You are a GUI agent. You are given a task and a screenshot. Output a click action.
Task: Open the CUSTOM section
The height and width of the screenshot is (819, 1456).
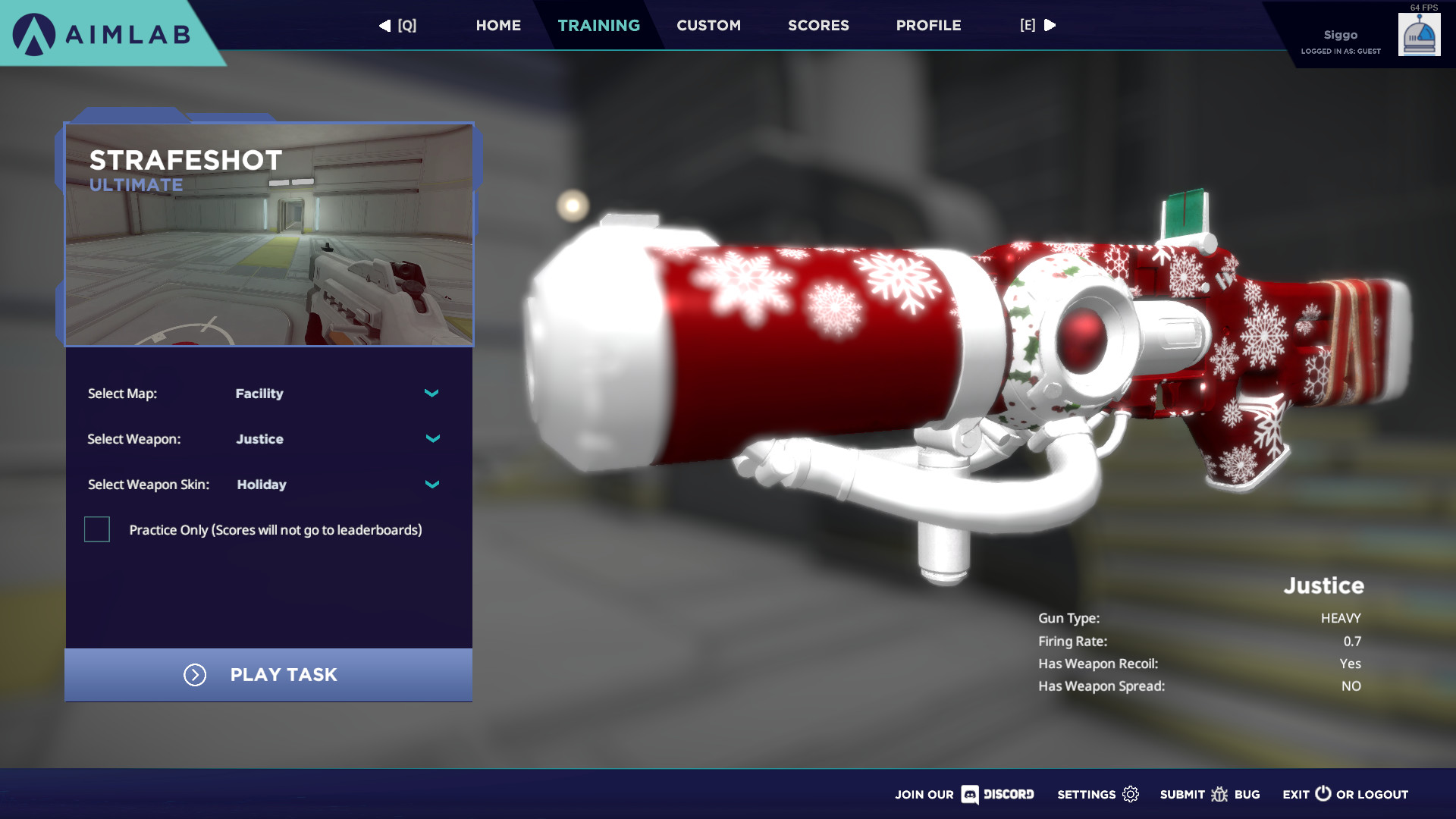(708, 25)
